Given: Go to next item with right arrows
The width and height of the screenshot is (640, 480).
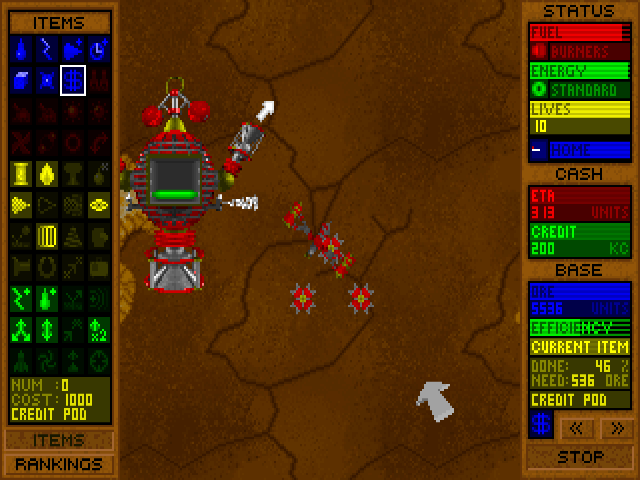Looking at the screenshot, I should pyautogui.click(x=618, y=427).
